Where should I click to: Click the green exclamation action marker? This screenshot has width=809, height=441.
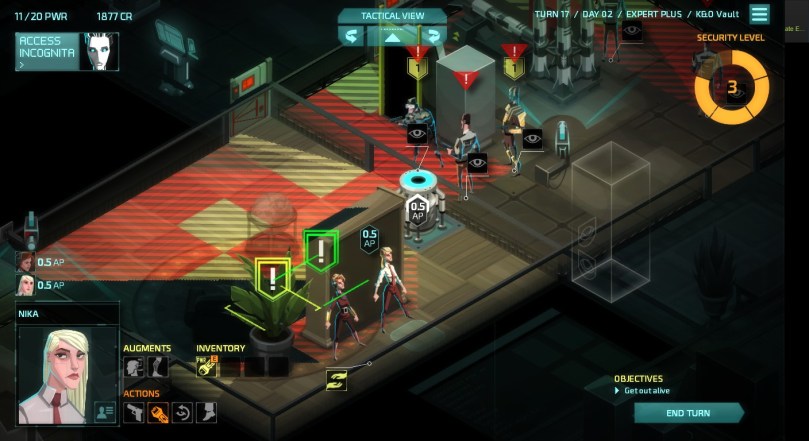coord(320,248)
